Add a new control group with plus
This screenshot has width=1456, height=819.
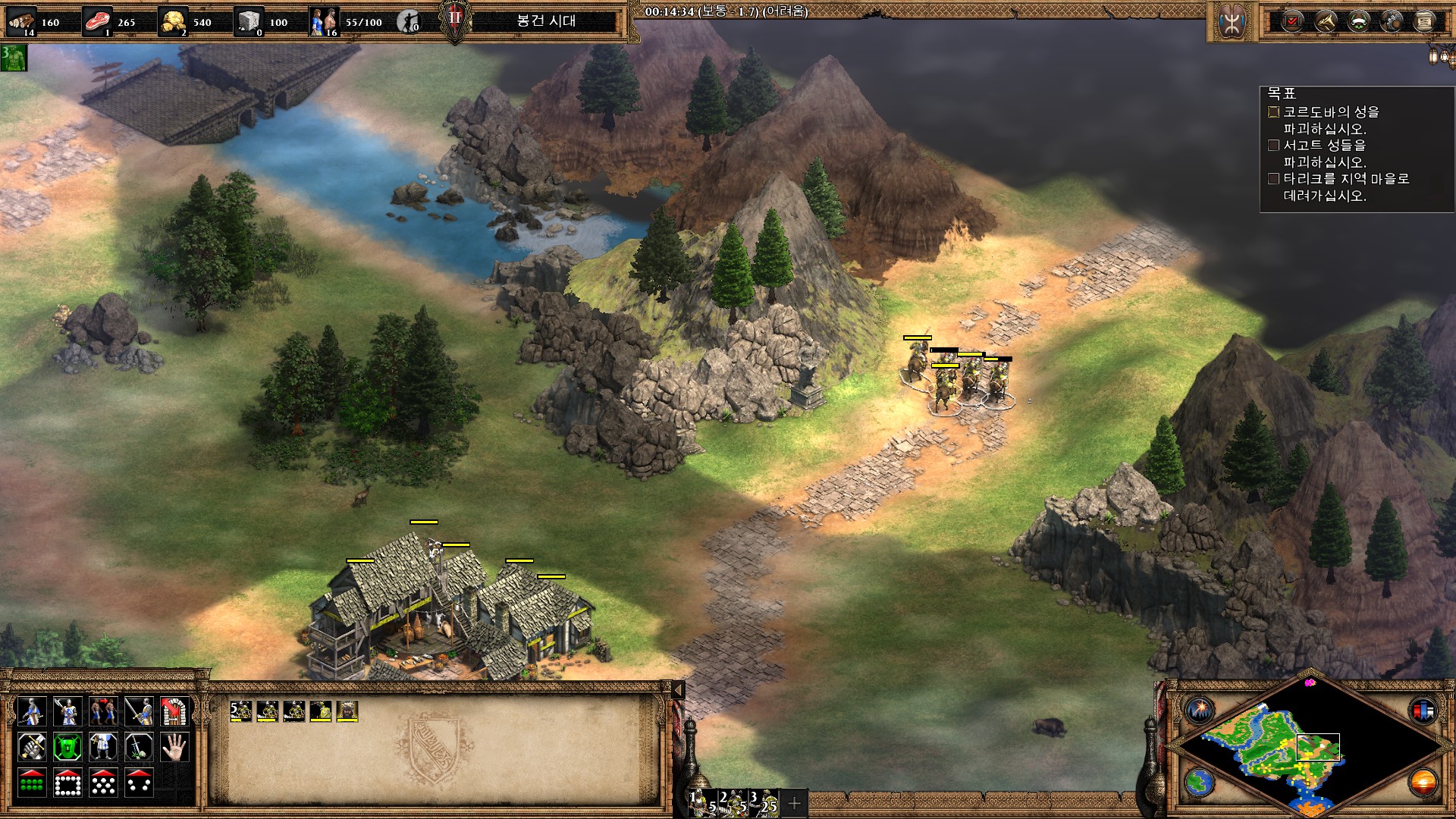pos(795,803)
